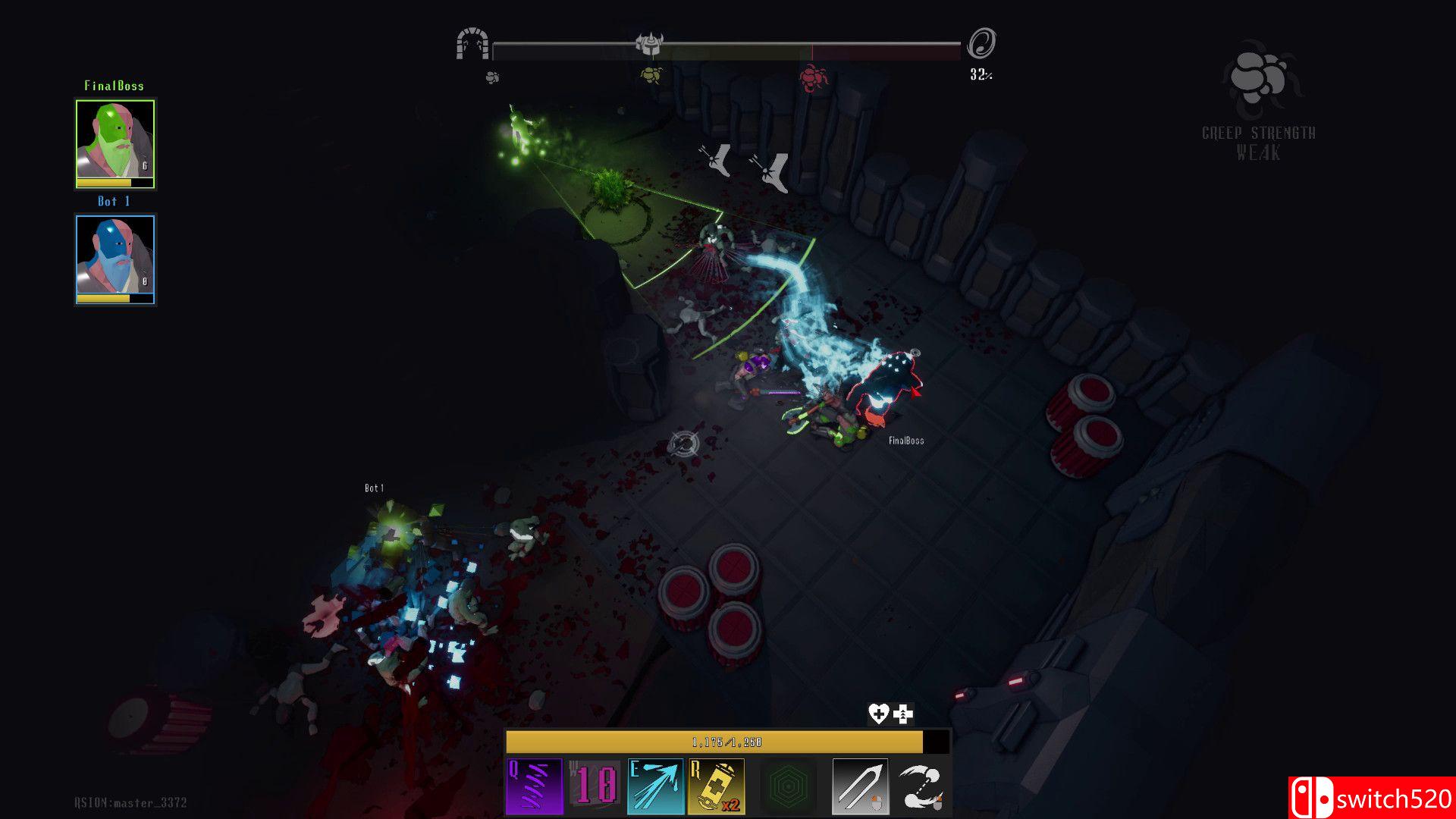Viewport: 1456px width, 819px height.
Task: Select the Q purple slash ability icon
Action: coord(536,785)
